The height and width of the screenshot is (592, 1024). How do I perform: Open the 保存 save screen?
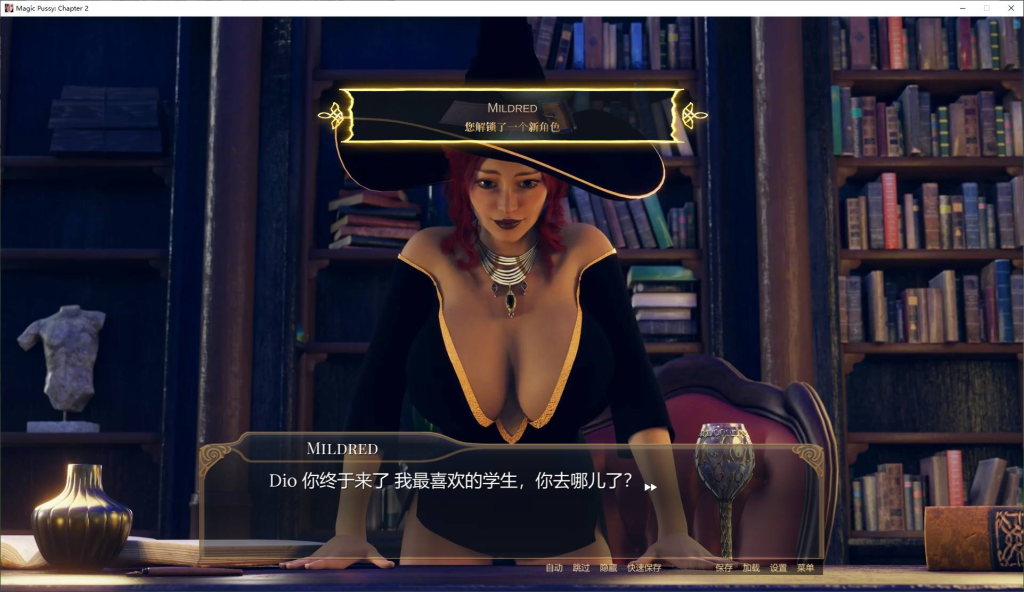(724, 568)
